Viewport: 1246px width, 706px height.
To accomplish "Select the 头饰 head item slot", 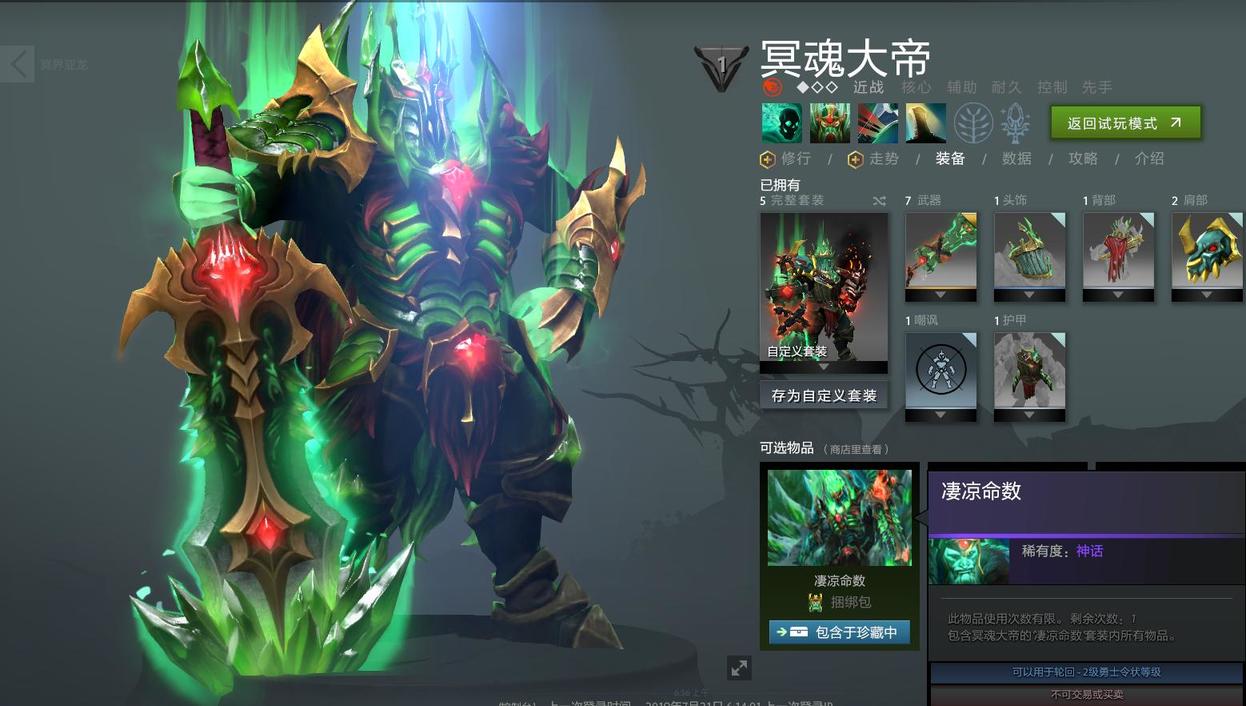I will coord(1030,251).
